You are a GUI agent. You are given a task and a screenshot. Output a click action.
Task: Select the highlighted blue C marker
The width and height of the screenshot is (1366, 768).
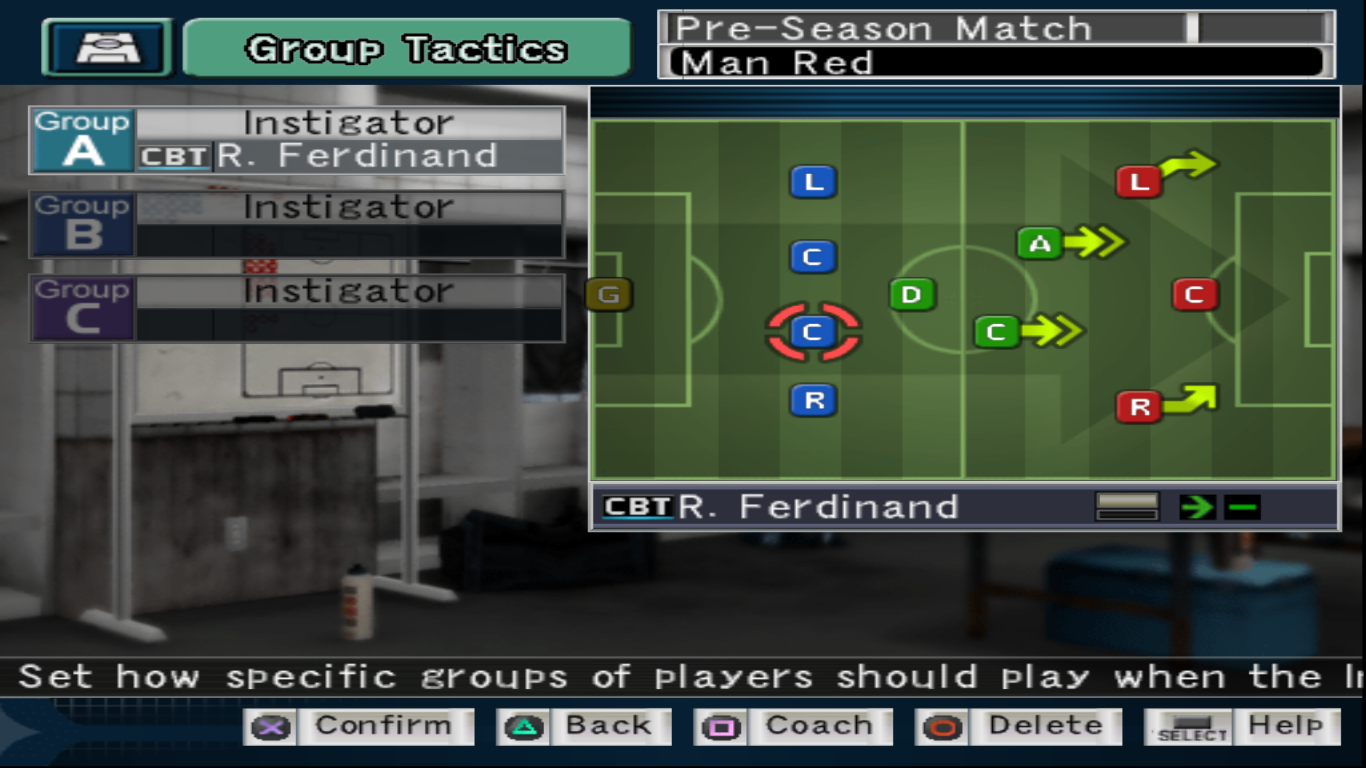813,332
